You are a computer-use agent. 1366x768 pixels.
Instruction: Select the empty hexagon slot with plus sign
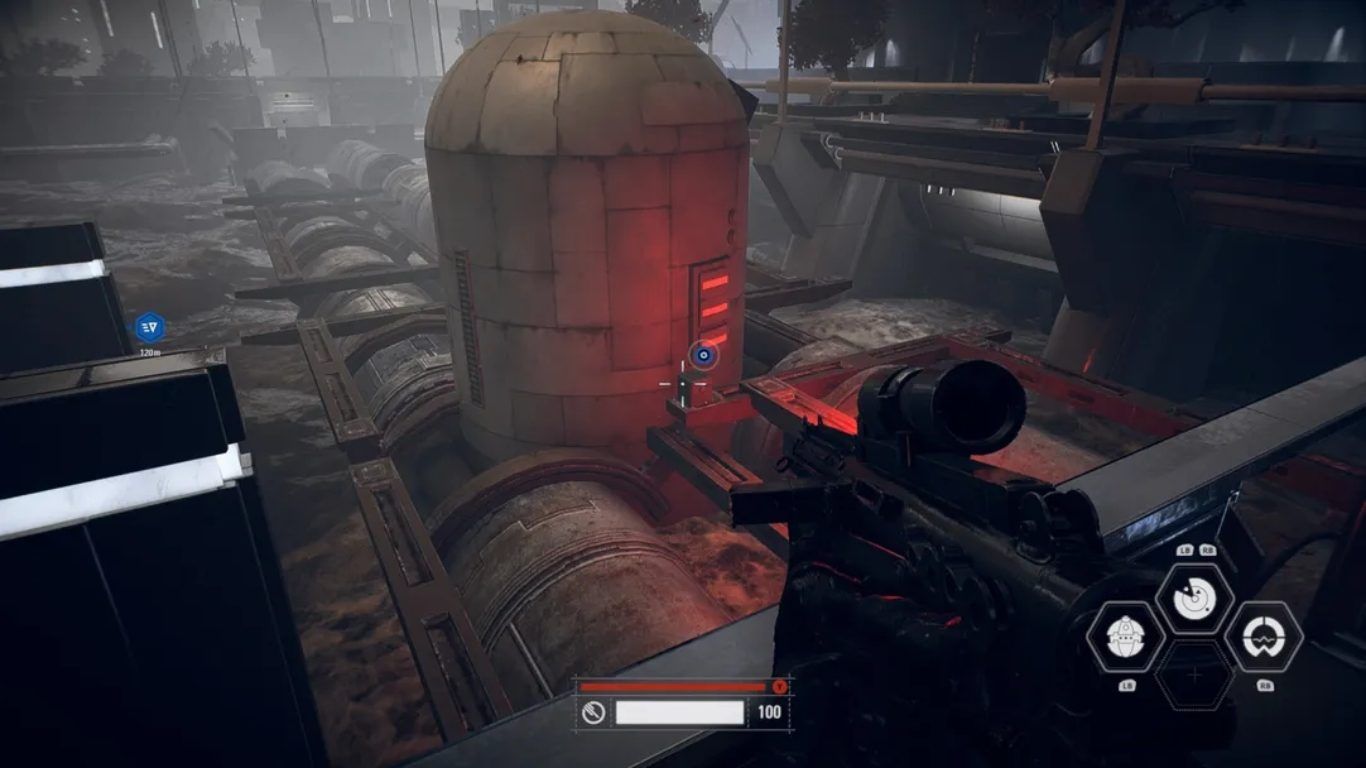point(1194,676)
